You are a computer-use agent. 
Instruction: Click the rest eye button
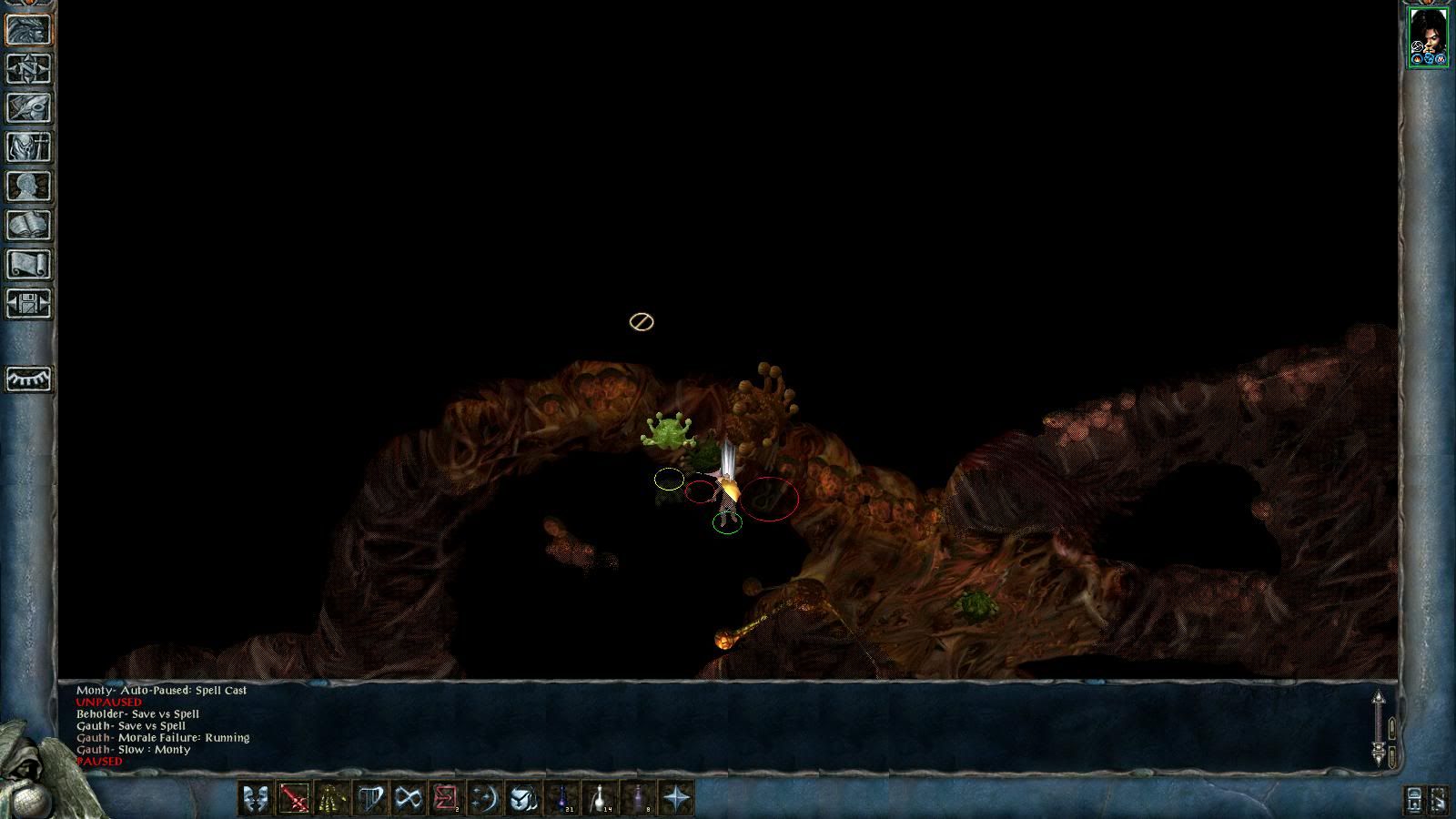click(29, 378)
